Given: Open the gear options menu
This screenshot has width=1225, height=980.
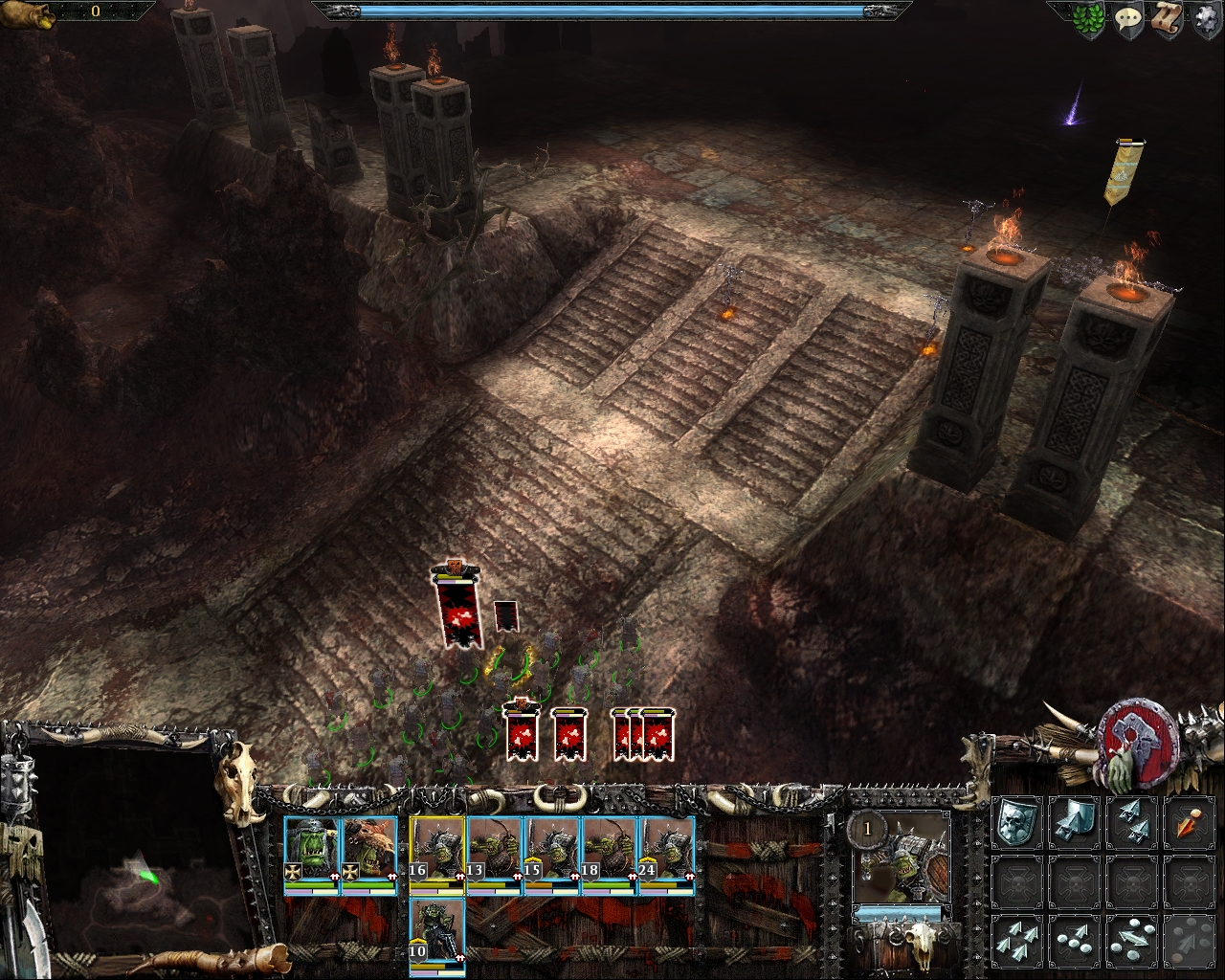Looking at the screenshot, I should tap(1204, 20).
